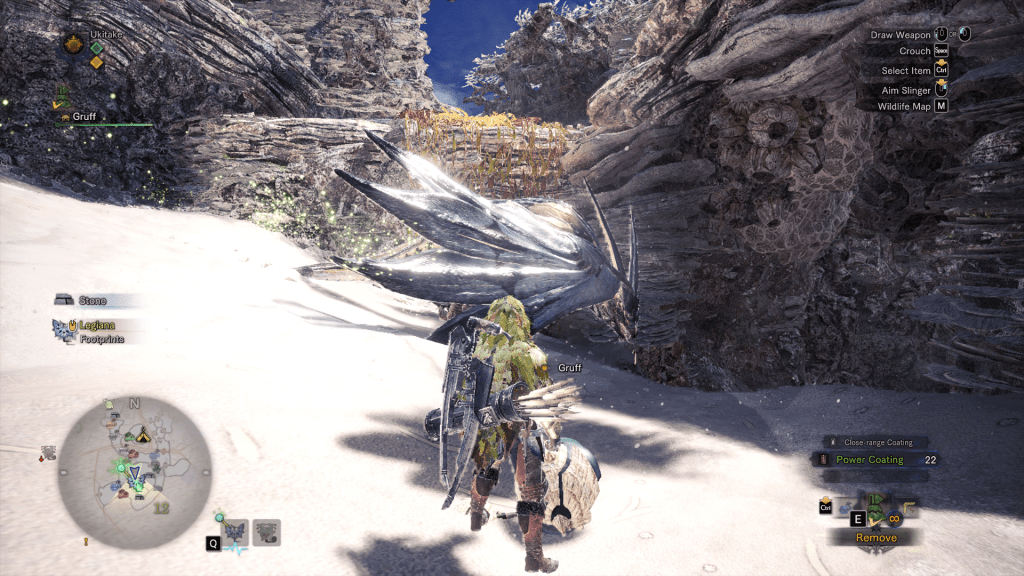Screen dimensions: 1024x576
Task: Click the camp tent marker on the minimap
Action: pos(143,435)
